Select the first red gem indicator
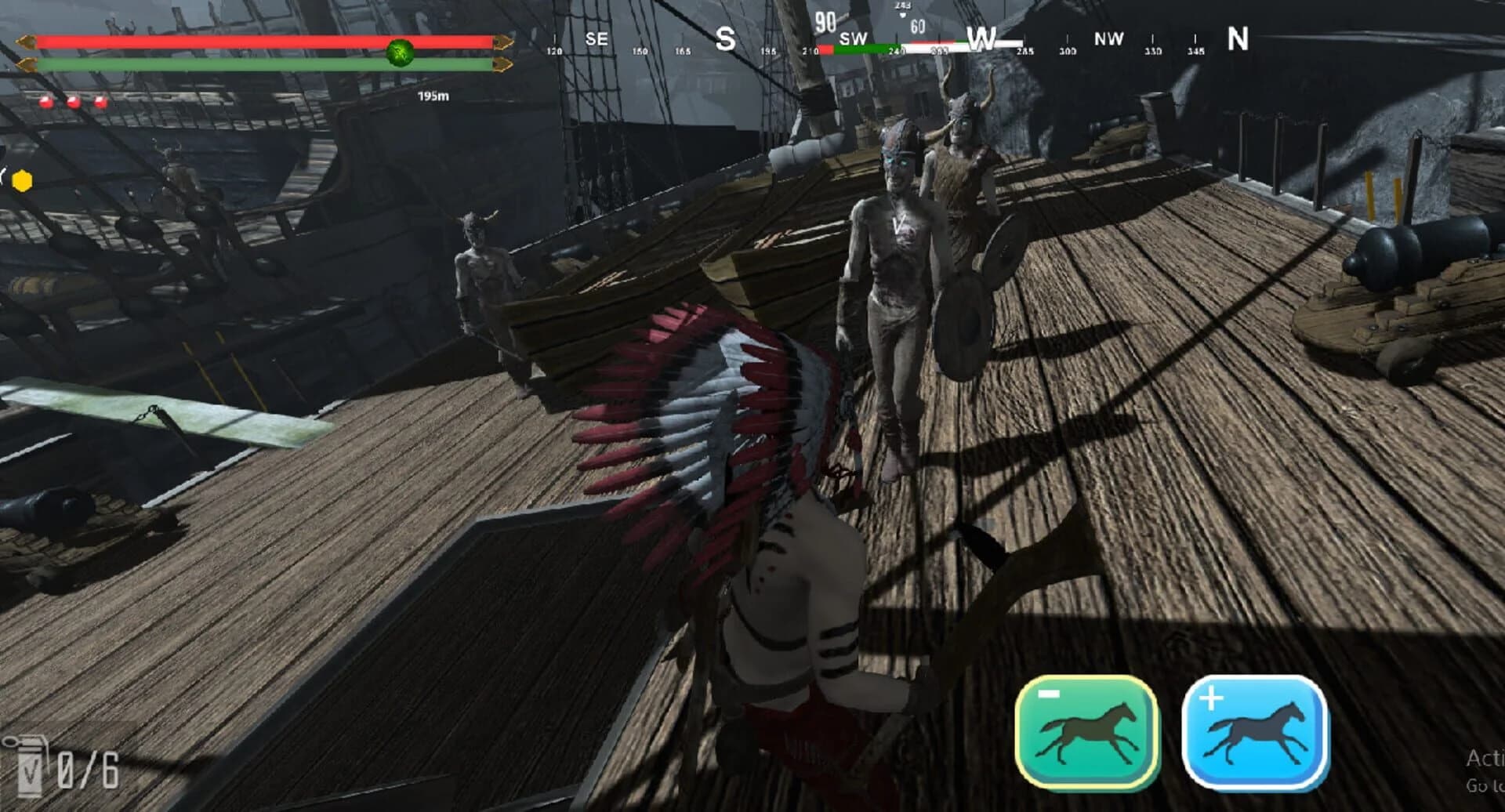This screenshot has width=1505, height=812. tap(45, 100)
